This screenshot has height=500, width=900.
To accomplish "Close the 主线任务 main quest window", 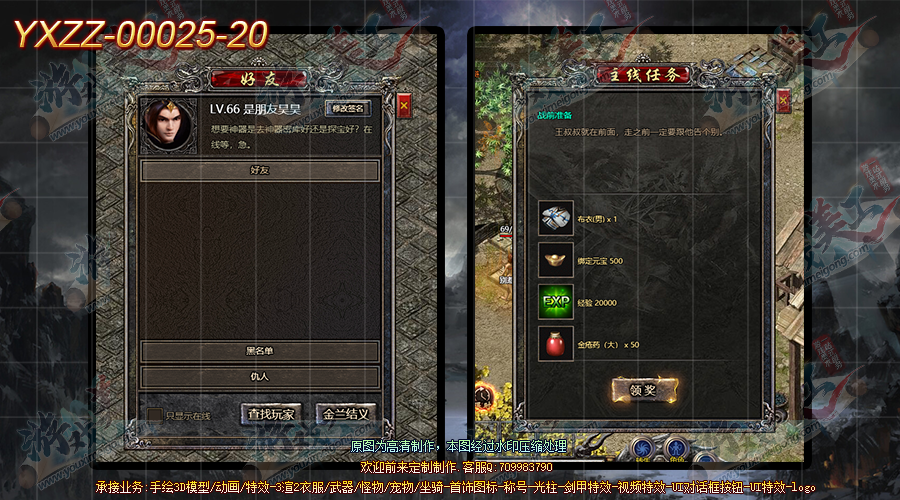I will 783,100.
